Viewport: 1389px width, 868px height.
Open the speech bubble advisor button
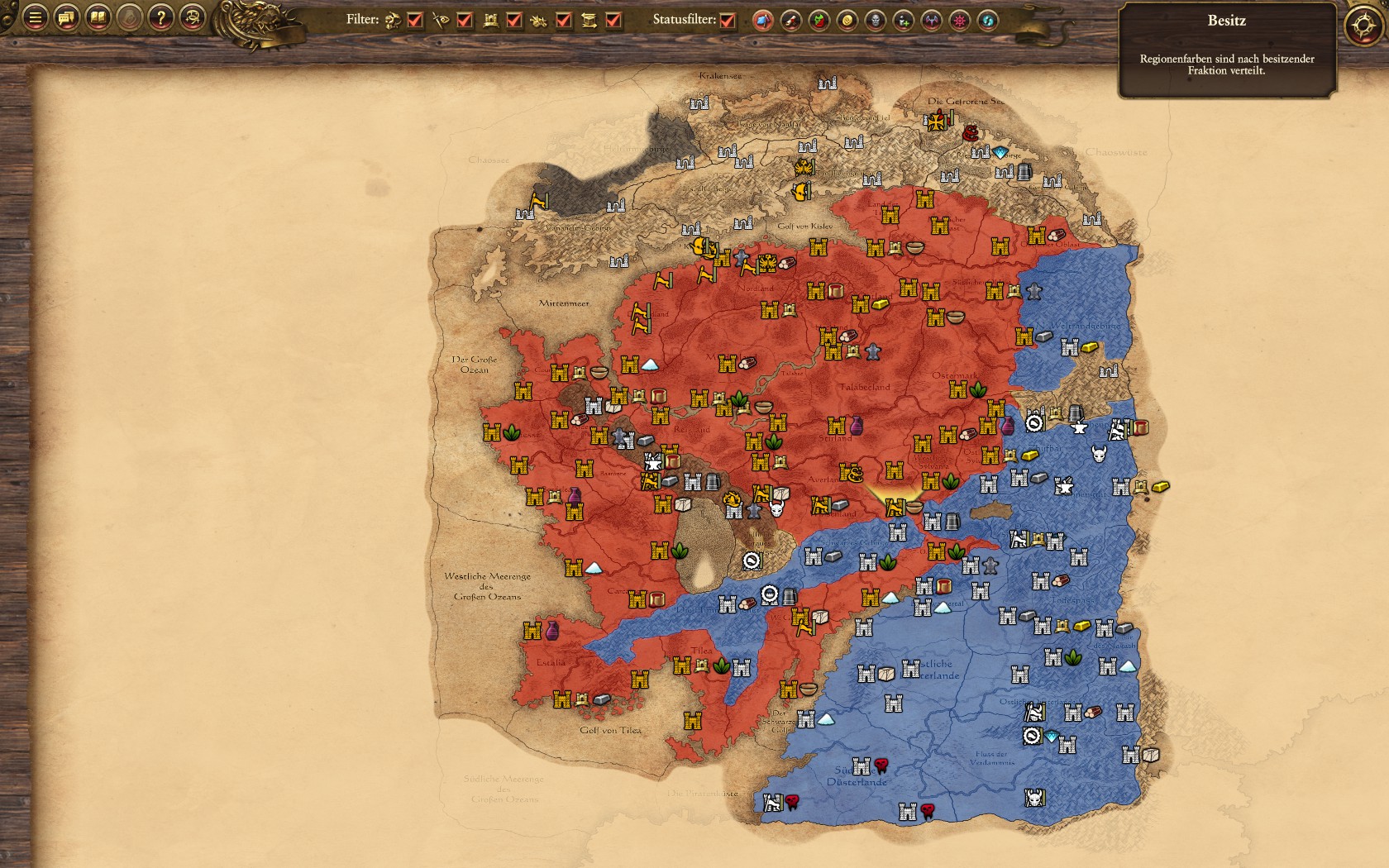point(66,17)
